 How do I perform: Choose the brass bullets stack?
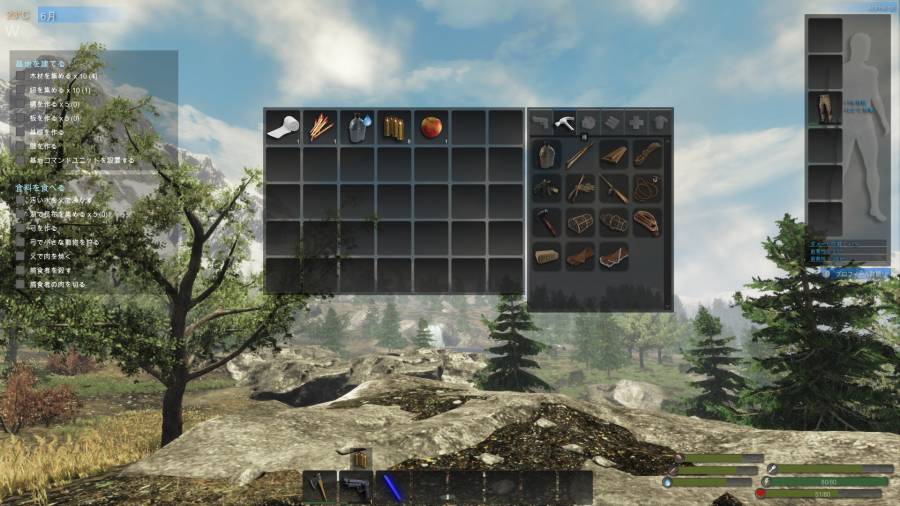394,127
